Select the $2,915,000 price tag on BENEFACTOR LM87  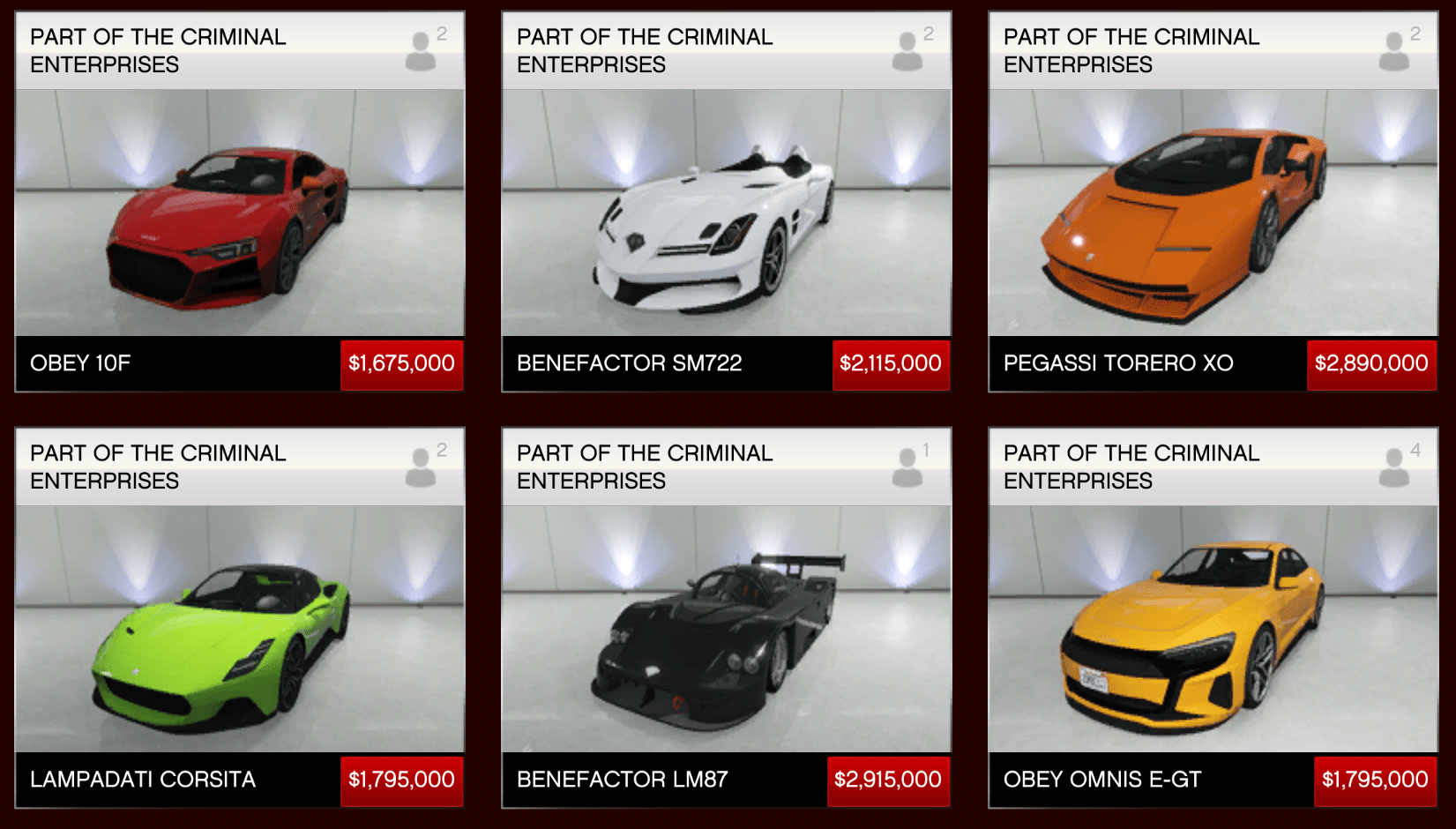tap(888, 780)
